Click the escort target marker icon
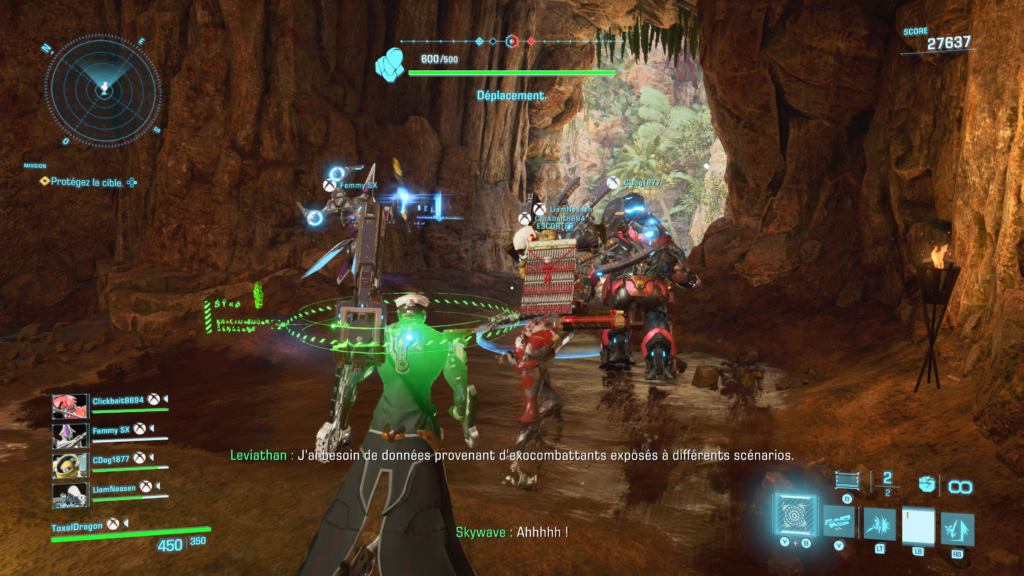Image resolution: width=1024 pixels, height=576 pixels. [390, 66]
